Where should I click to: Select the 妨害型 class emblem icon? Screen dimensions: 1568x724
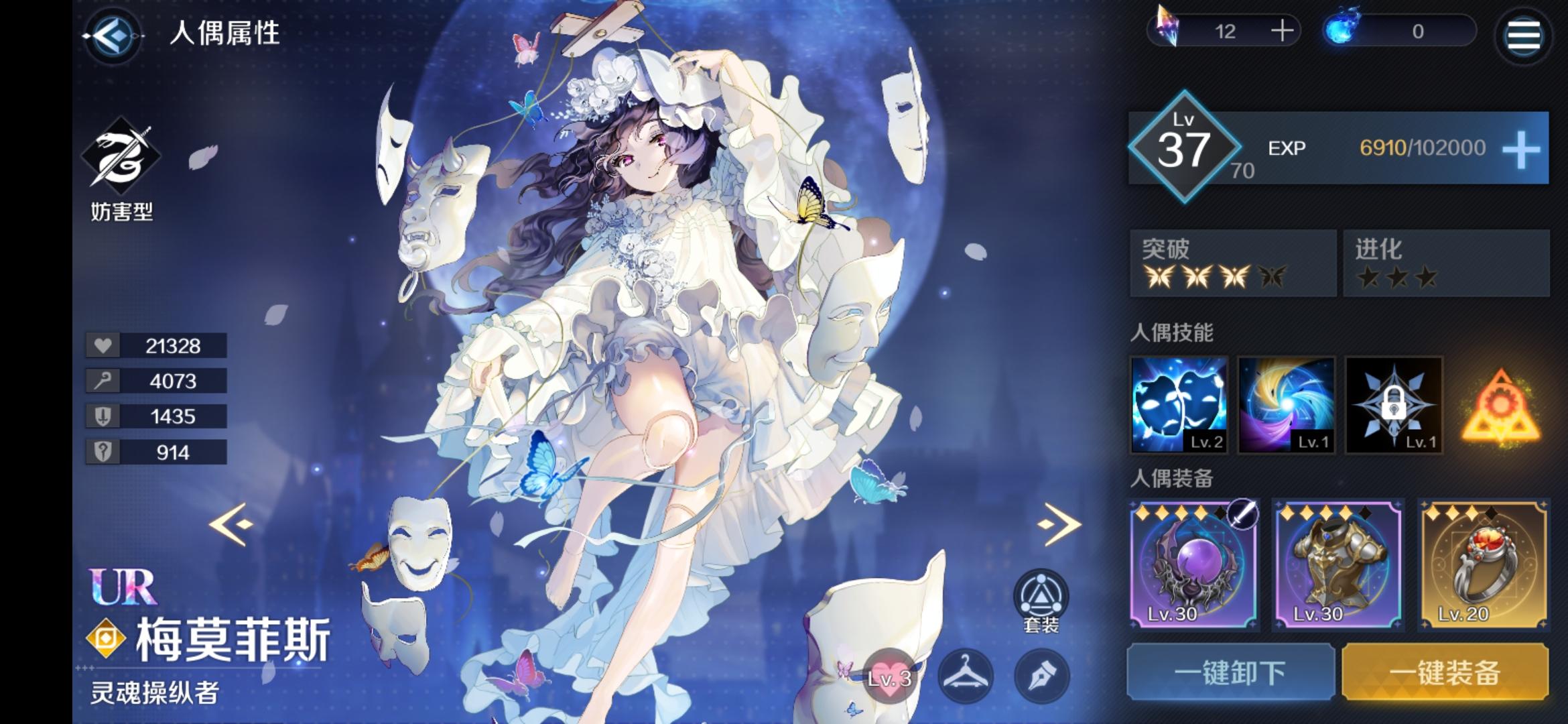click(x=121, y=154)
